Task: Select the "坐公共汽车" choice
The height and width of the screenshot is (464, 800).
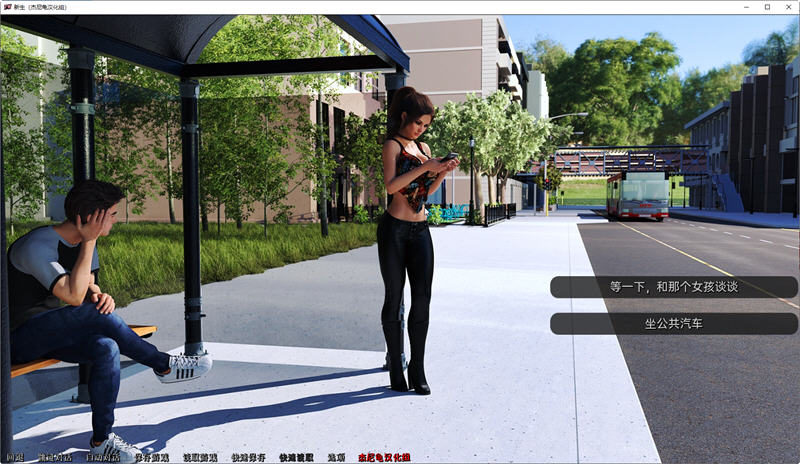Action: [673, 324]
